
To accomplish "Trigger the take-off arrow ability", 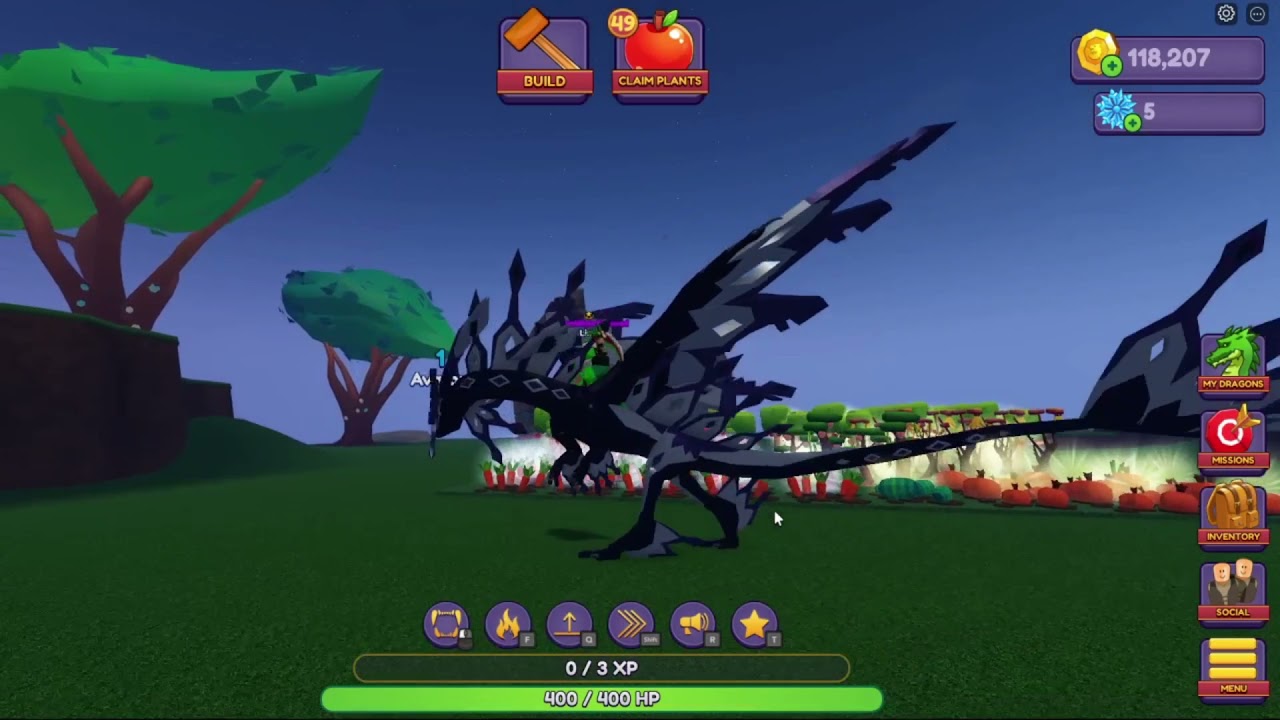I will coord(570,624).
